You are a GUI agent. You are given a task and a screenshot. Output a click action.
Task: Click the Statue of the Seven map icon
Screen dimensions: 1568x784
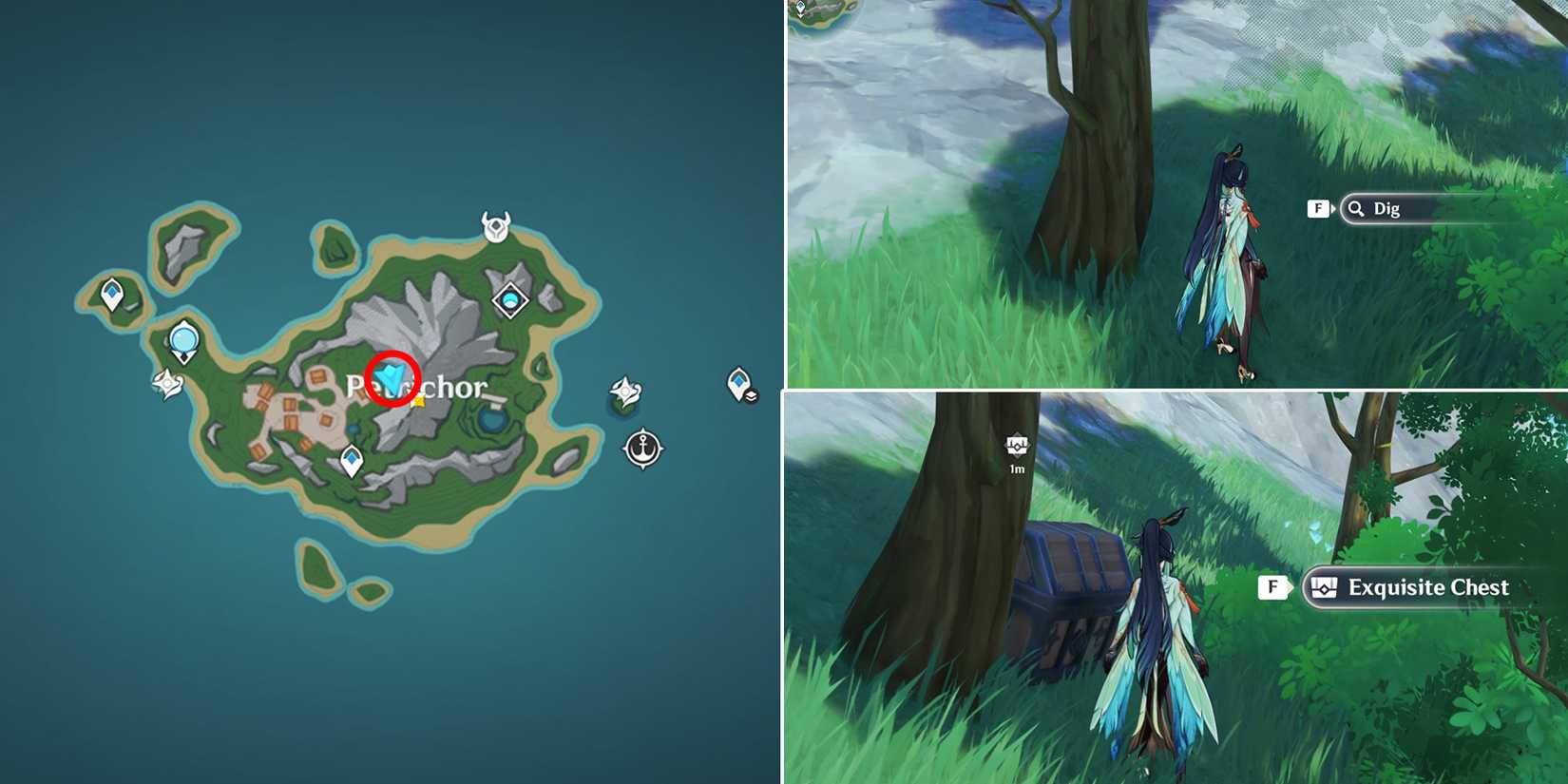[x=183, y=340]
